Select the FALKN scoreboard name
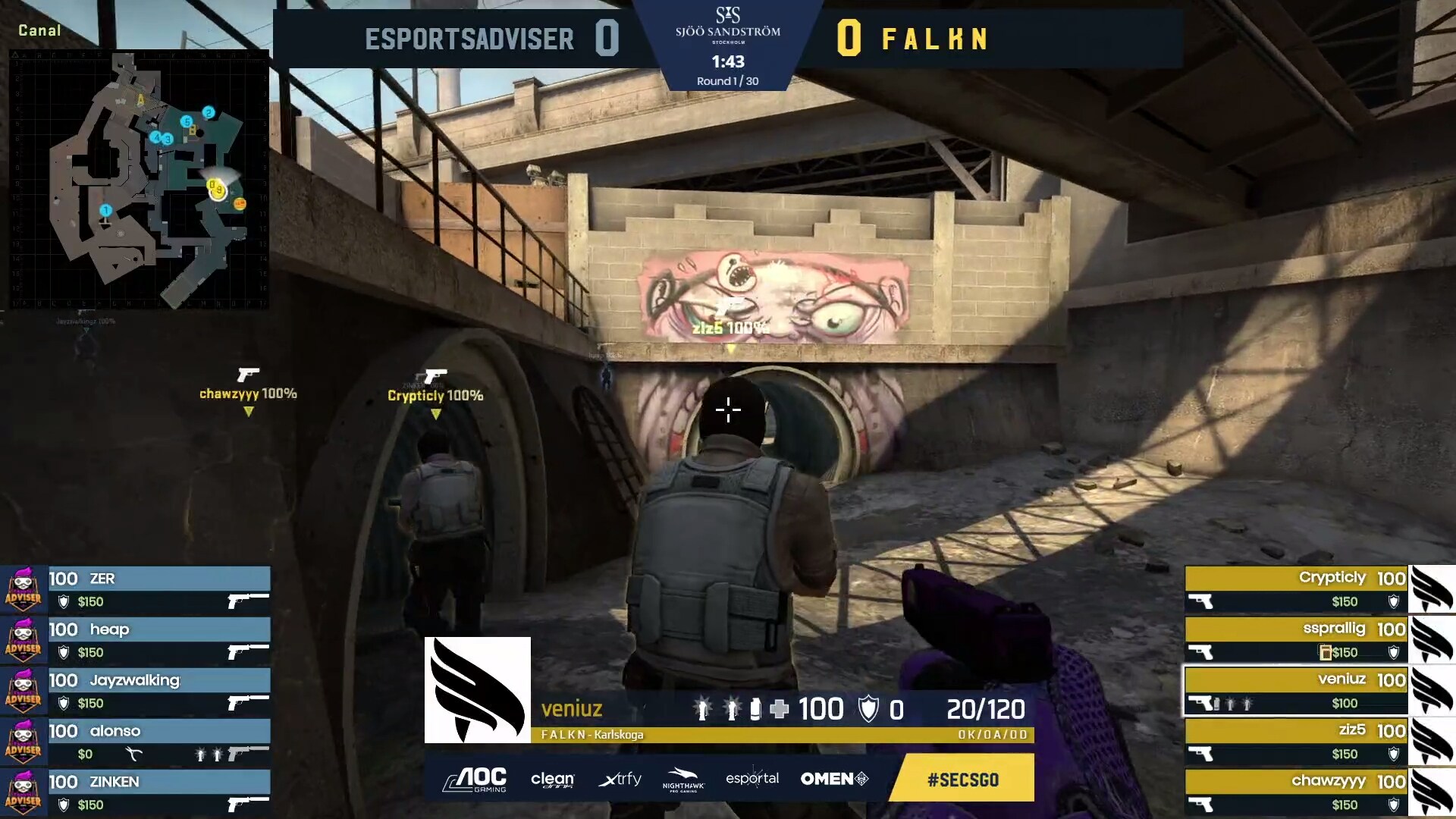 pyautogui.click(x=935, y=38)
